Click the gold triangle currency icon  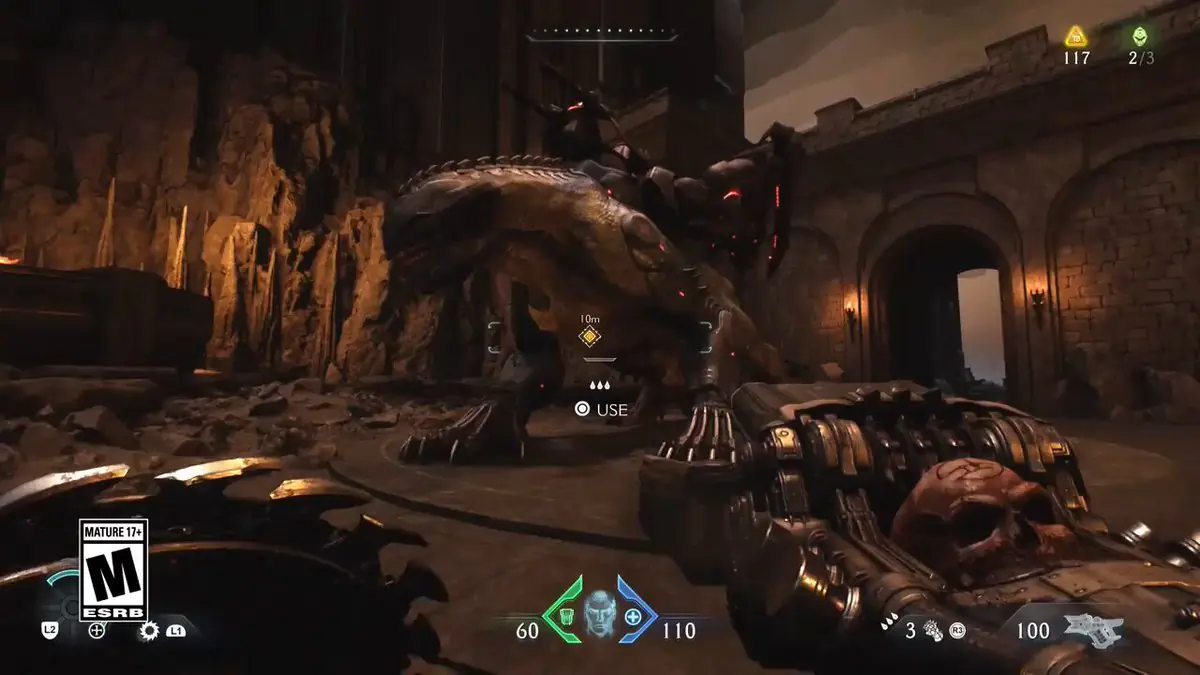[1076, 37]
